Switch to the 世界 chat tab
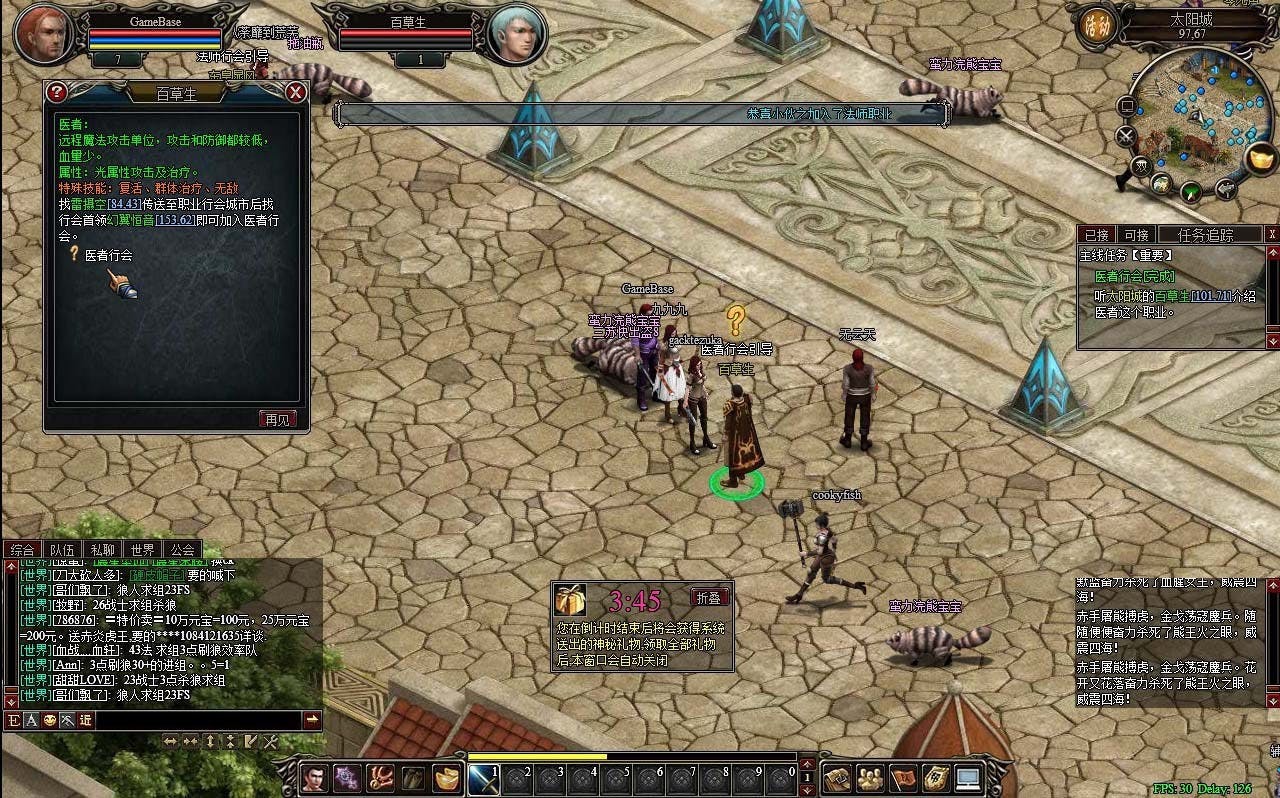This screenshot has width=1280, height=798. (142, 549)
